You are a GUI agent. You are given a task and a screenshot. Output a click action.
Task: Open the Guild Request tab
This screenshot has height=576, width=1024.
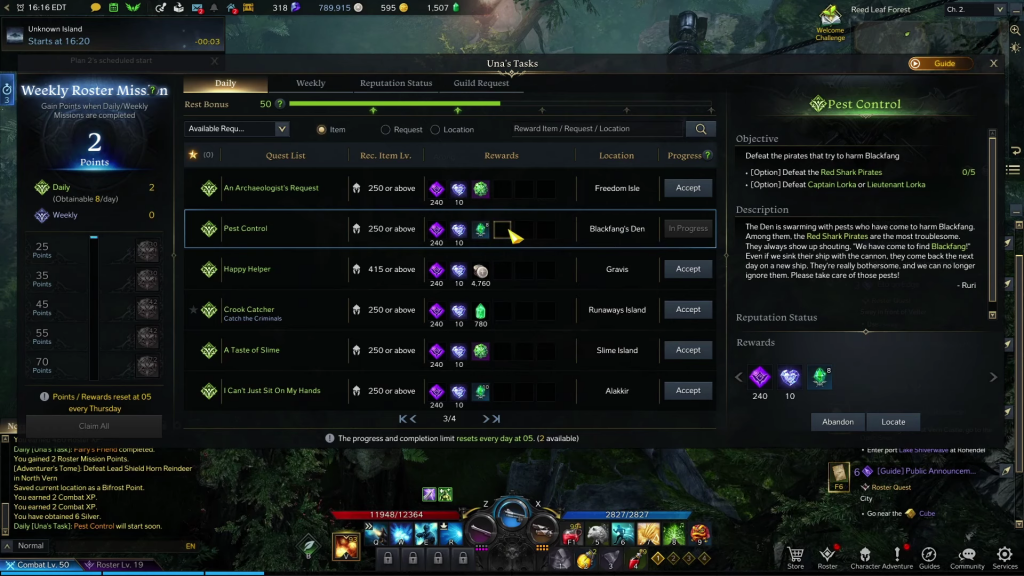[x=481, y=83]
